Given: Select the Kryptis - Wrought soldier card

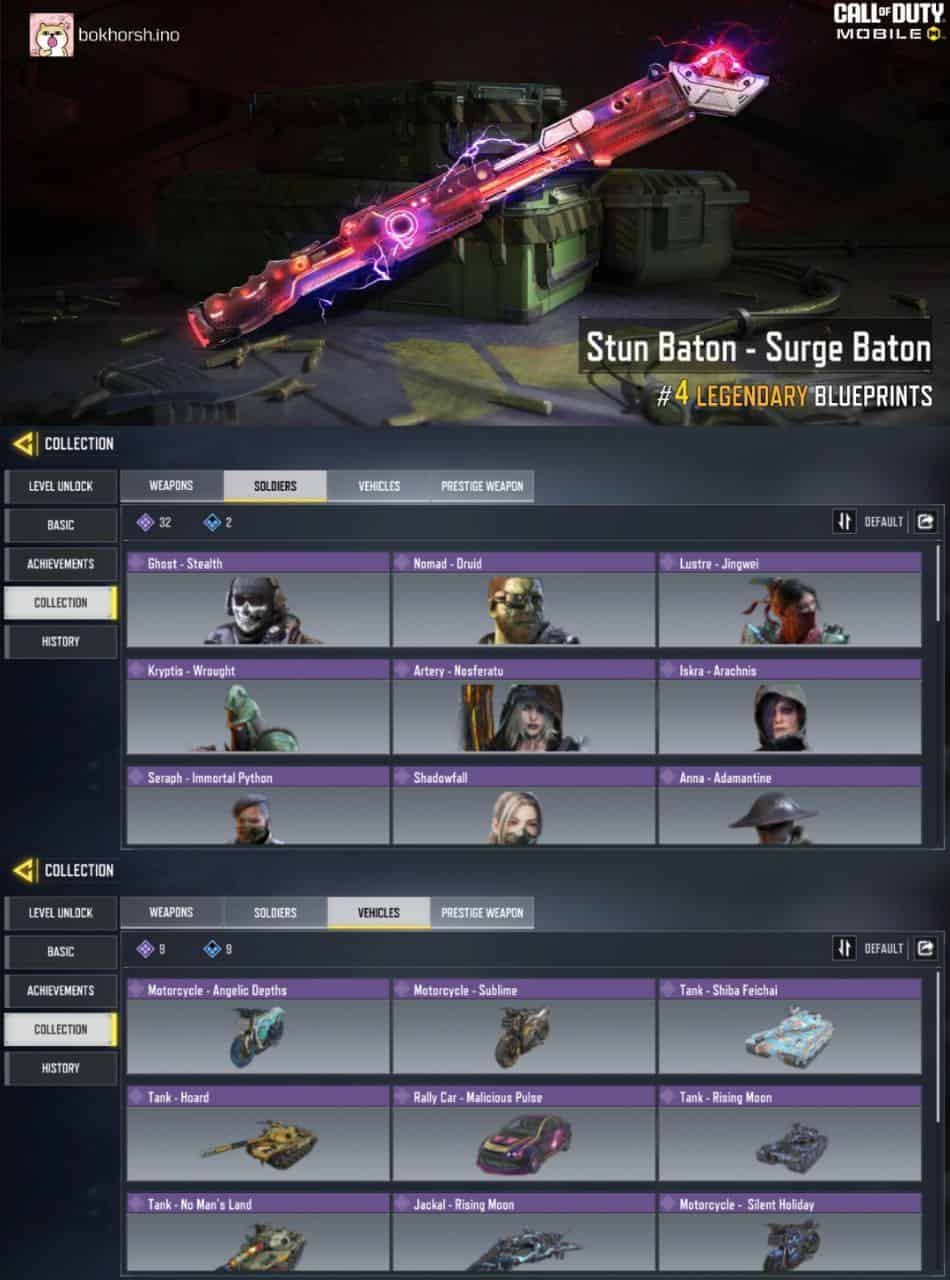Looking at the screenshot, I should [x=257, y=707].
